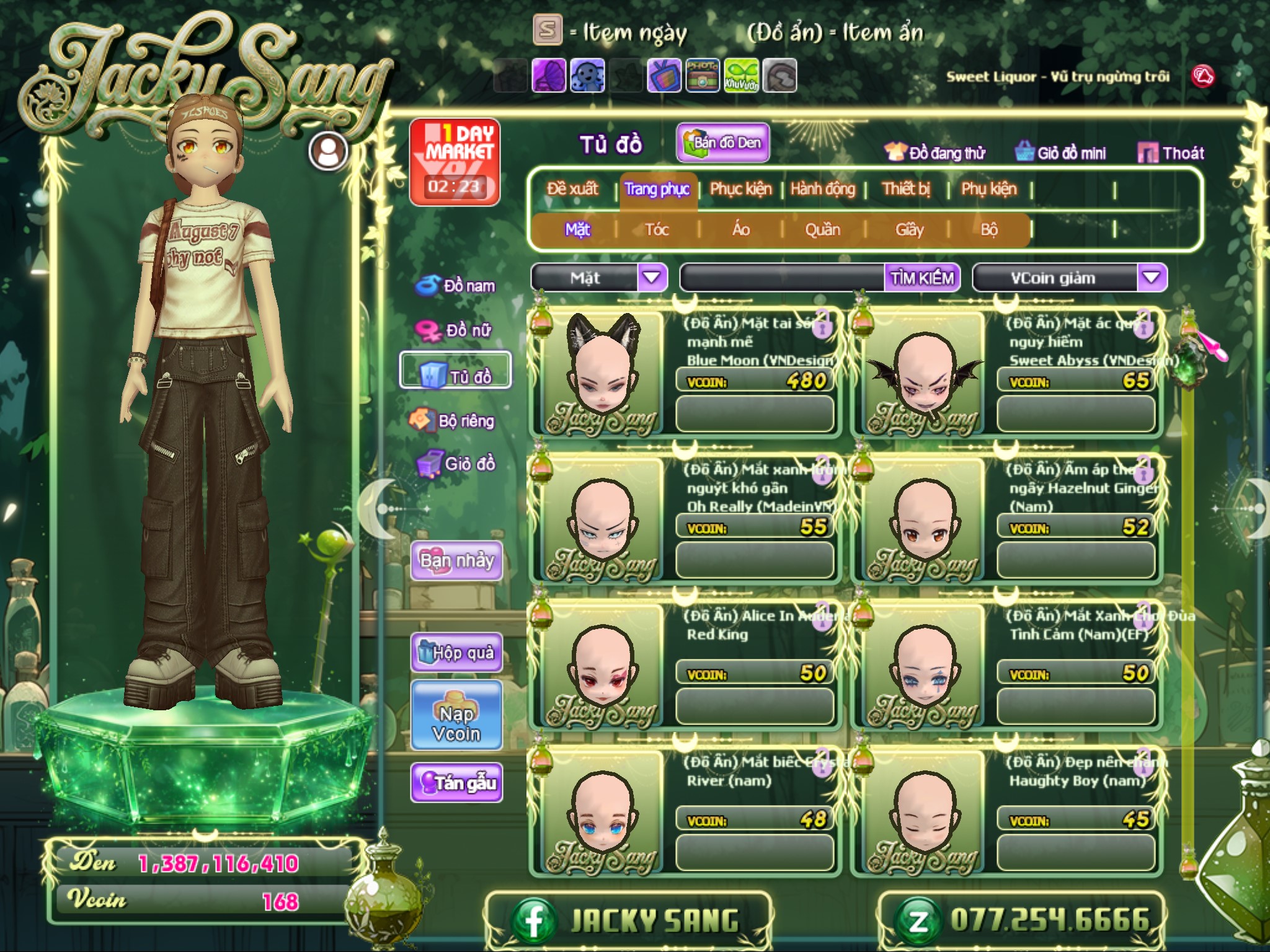Open Bộ riêng personal sets
The height and width of the screenshot is (952, 1270).
click(x=453, y=421)
